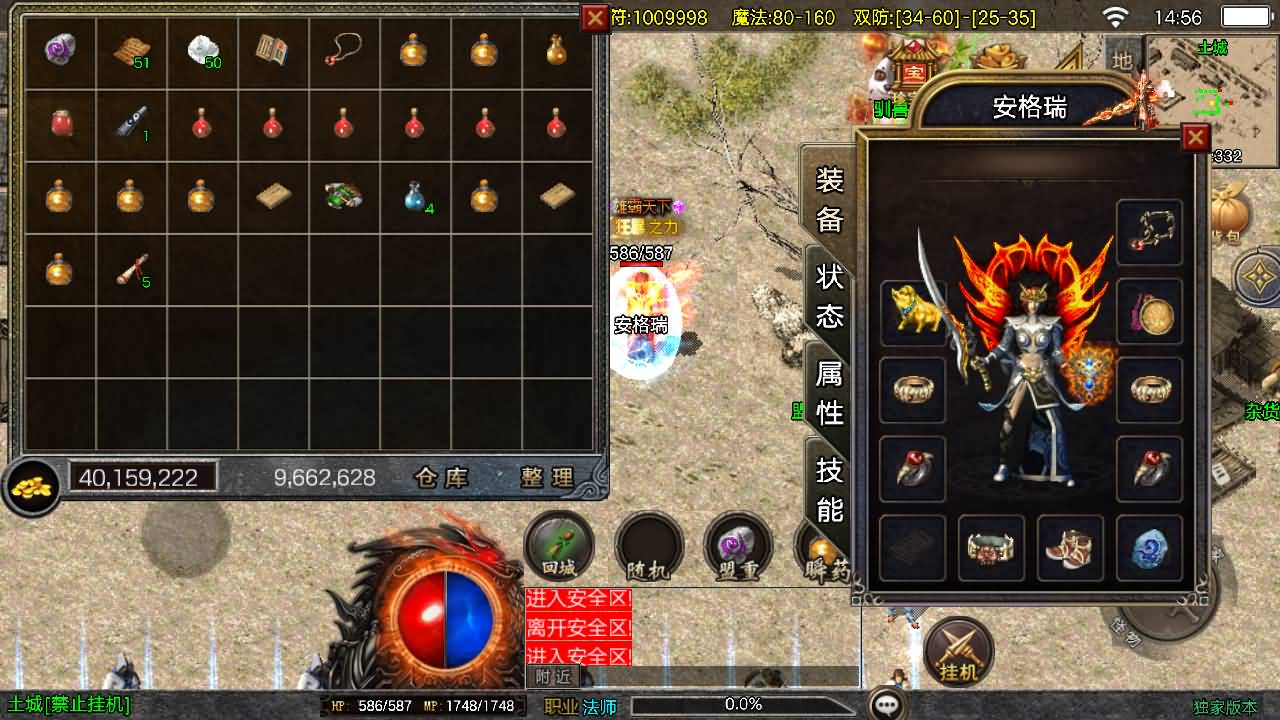Image resolution: width=1280 pixels, height=720 pixels.
Task: Switch chat to the 附近 channel
Action: [x=553, y=677]
